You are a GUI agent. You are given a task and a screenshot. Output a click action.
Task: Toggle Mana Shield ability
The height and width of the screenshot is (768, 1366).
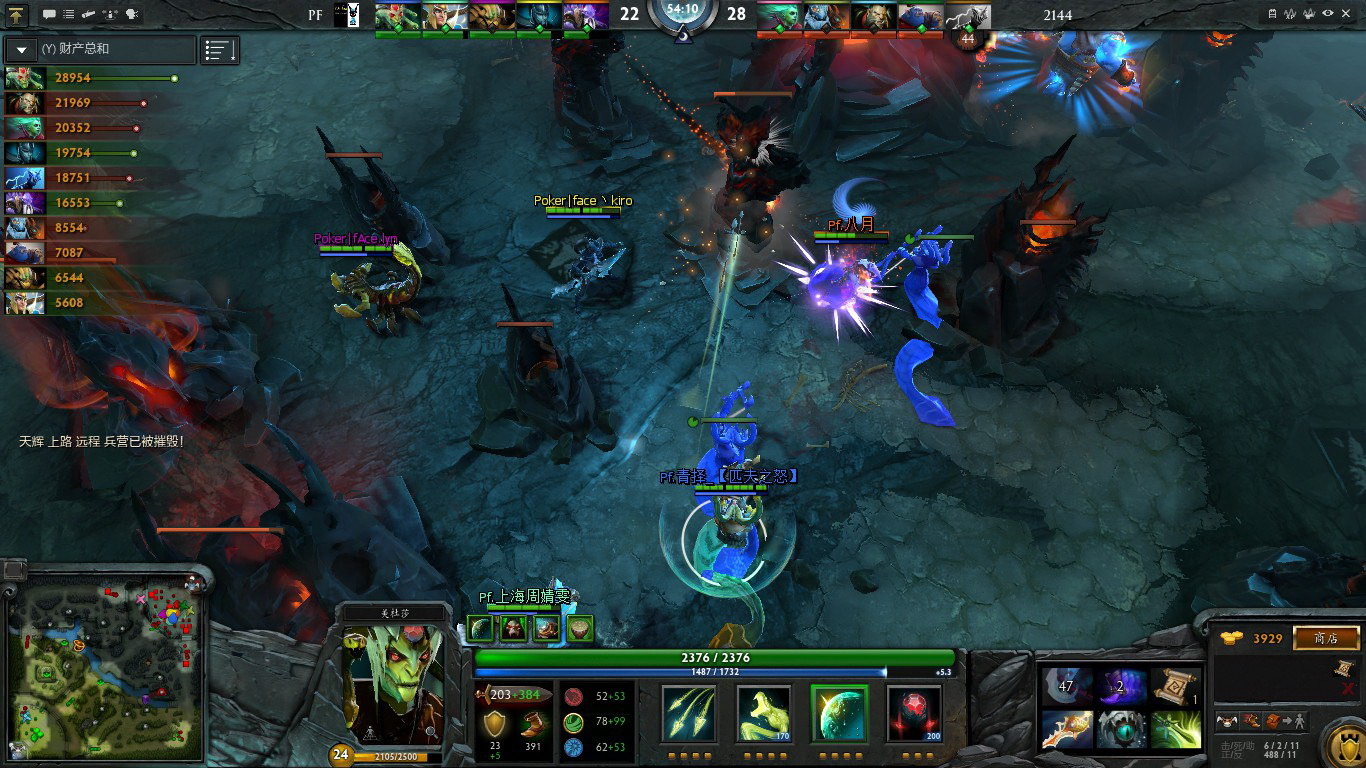[x=839, y=713]
